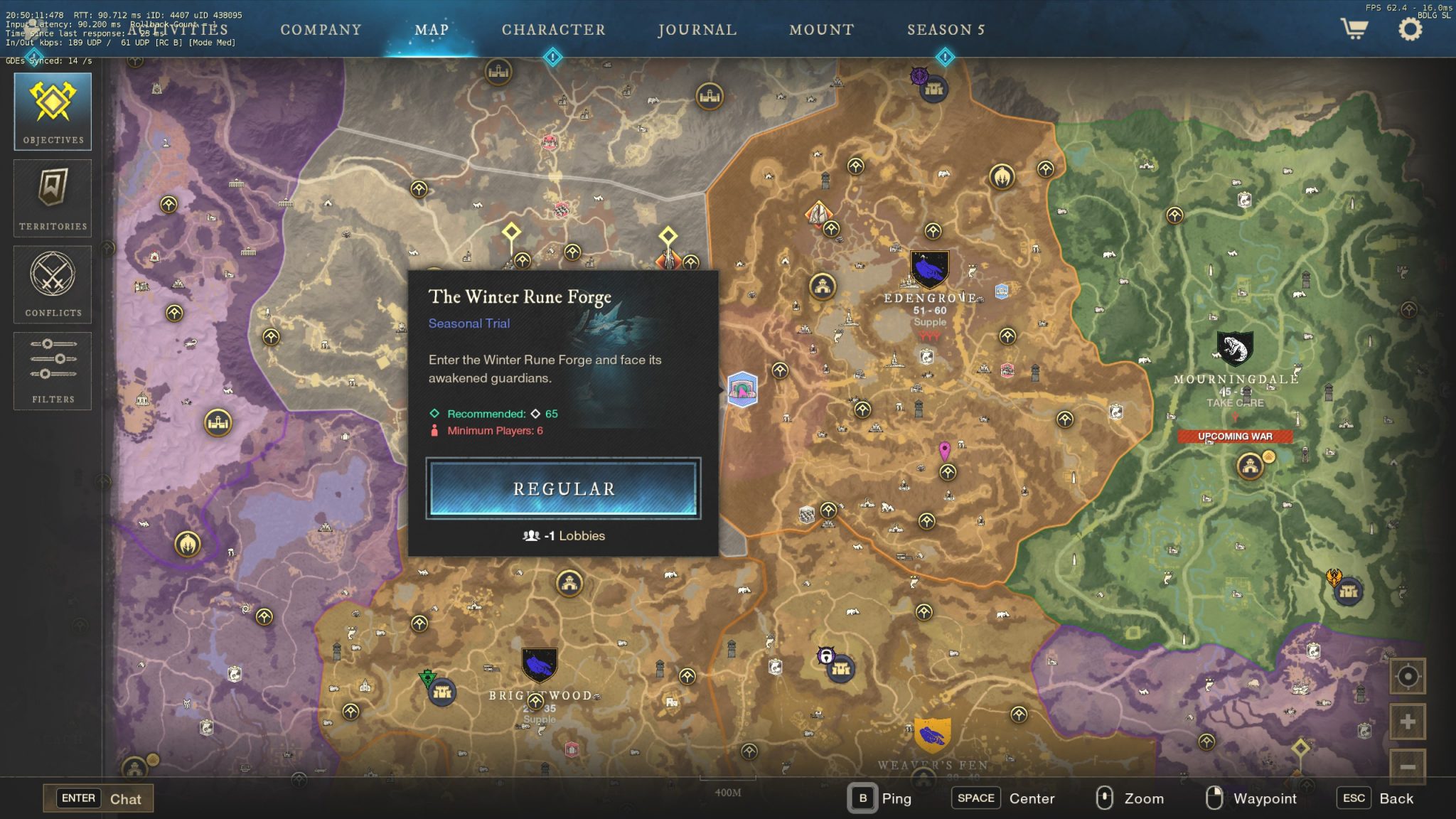Switch to the Character tab
The width and height of the screenshot is (1456, 819).
pyautogui.click(x=553, y=30)
